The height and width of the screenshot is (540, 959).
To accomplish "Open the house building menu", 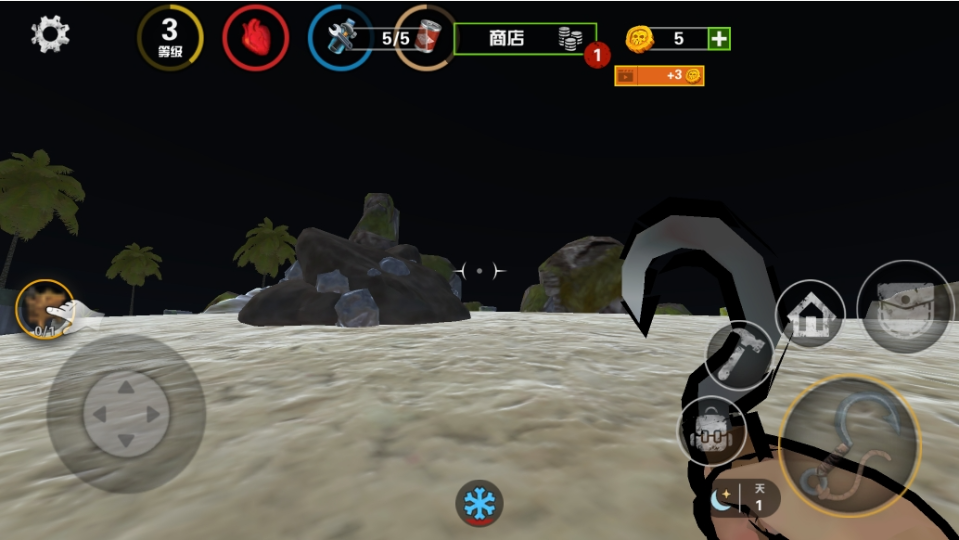I will [809, 314].
